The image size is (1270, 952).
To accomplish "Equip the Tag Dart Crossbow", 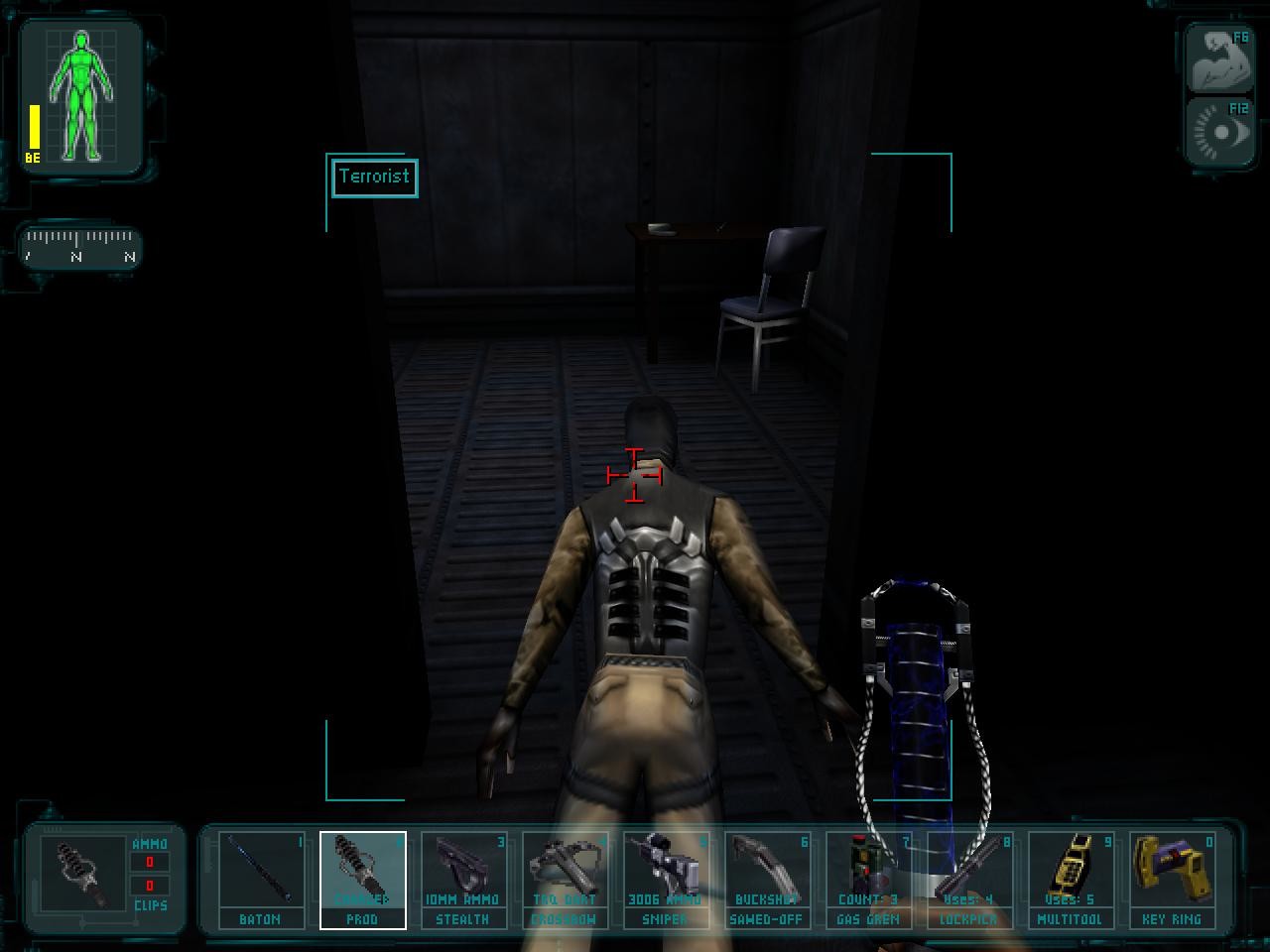I will point(564,878).
